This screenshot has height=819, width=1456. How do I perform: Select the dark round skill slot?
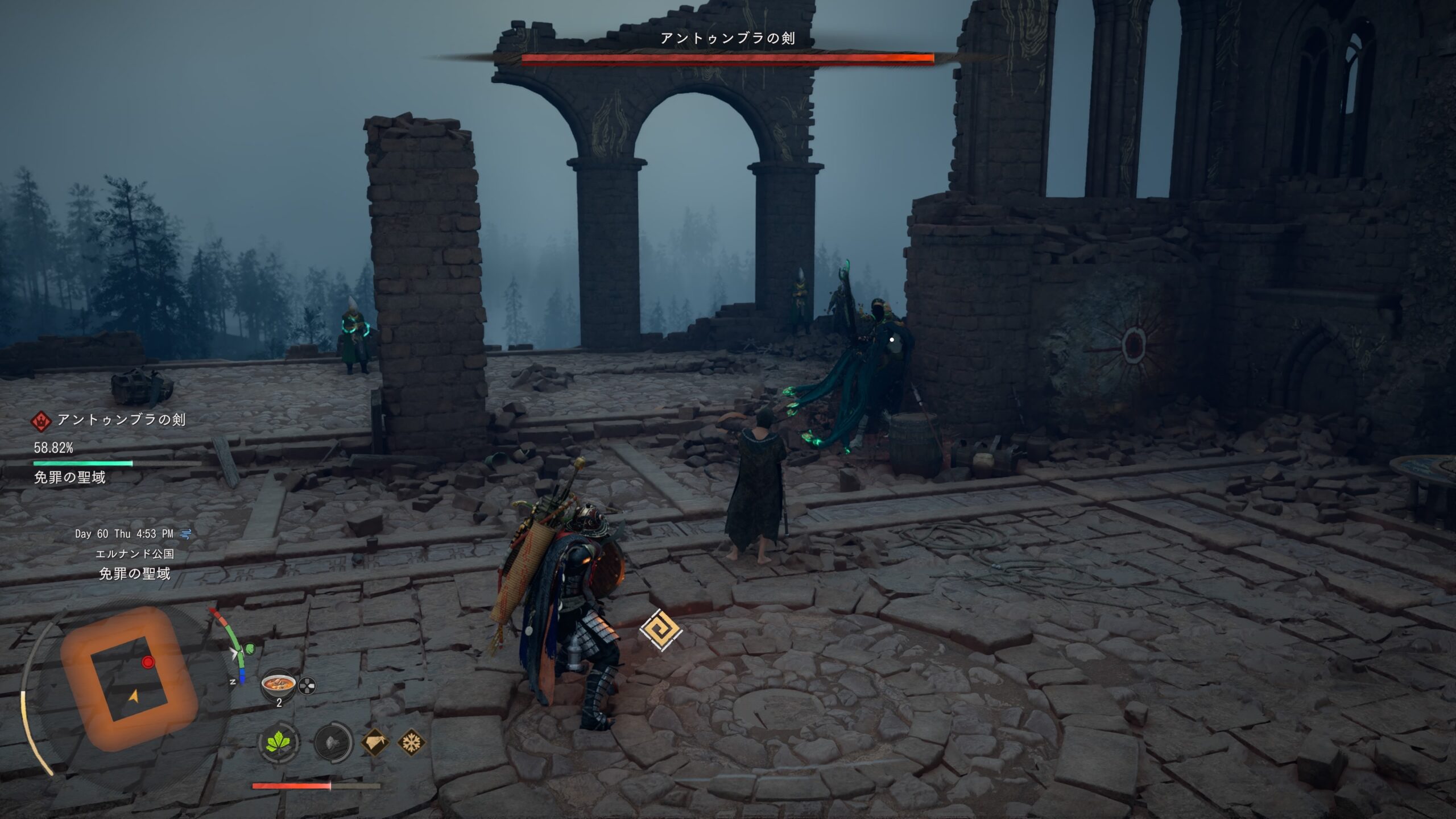333,742
